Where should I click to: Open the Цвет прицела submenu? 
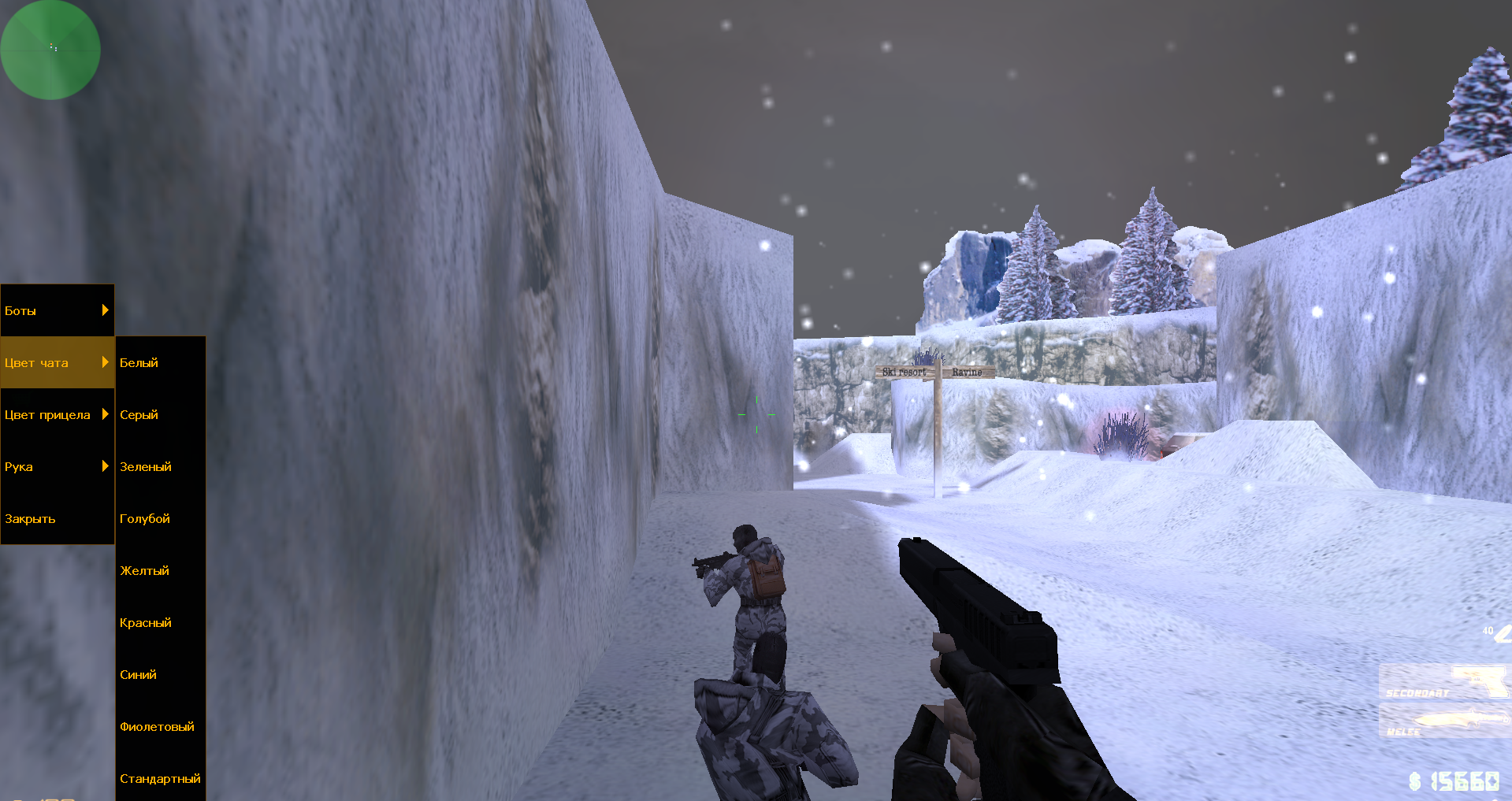click(57, 414)
